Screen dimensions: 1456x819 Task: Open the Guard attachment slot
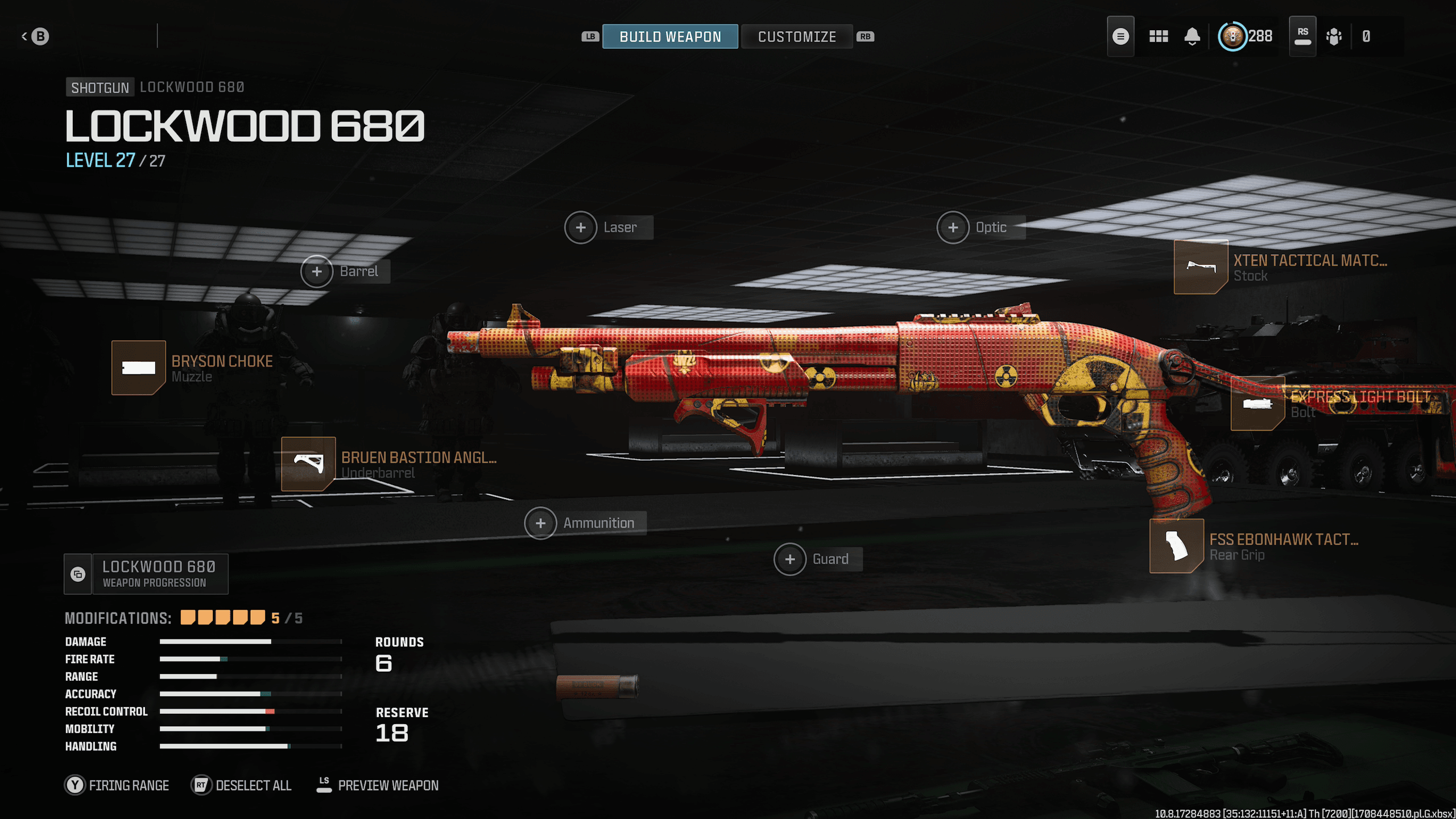790,559
